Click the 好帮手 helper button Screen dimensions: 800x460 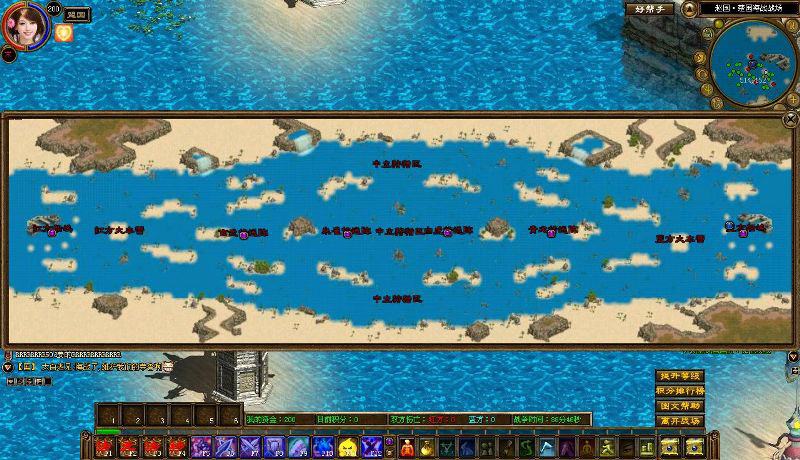point(650,9)
